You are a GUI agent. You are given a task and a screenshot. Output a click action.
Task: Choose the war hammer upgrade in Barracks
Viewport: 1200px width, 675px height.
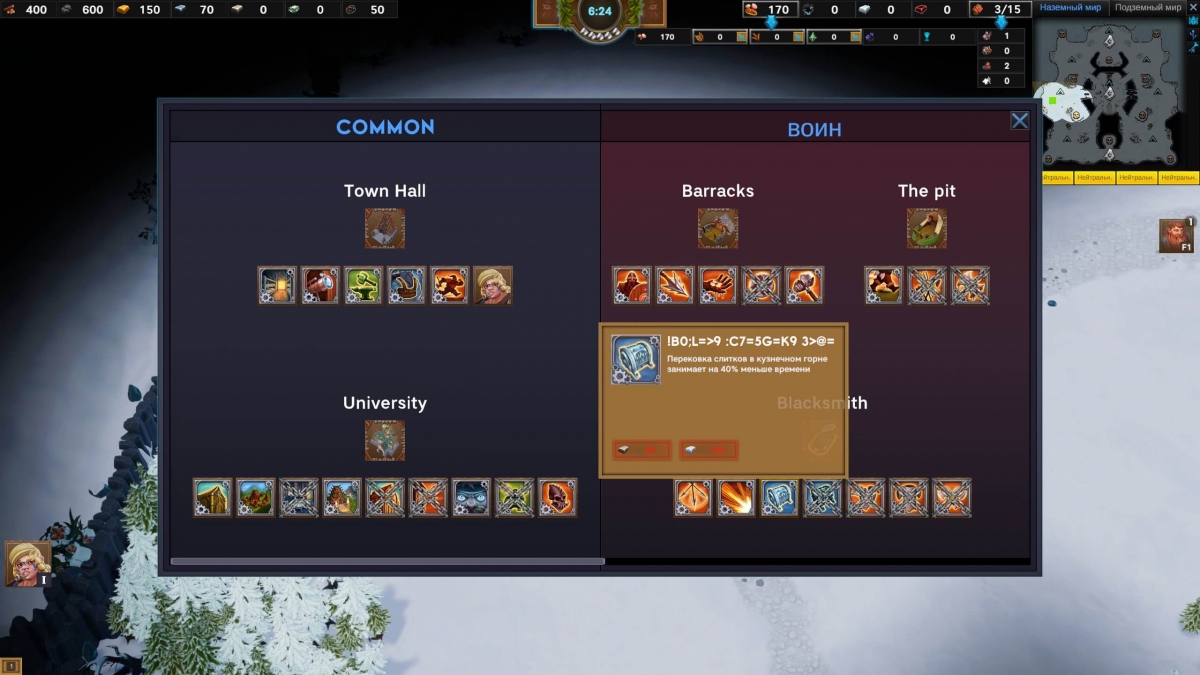click(x=804, y=285)
